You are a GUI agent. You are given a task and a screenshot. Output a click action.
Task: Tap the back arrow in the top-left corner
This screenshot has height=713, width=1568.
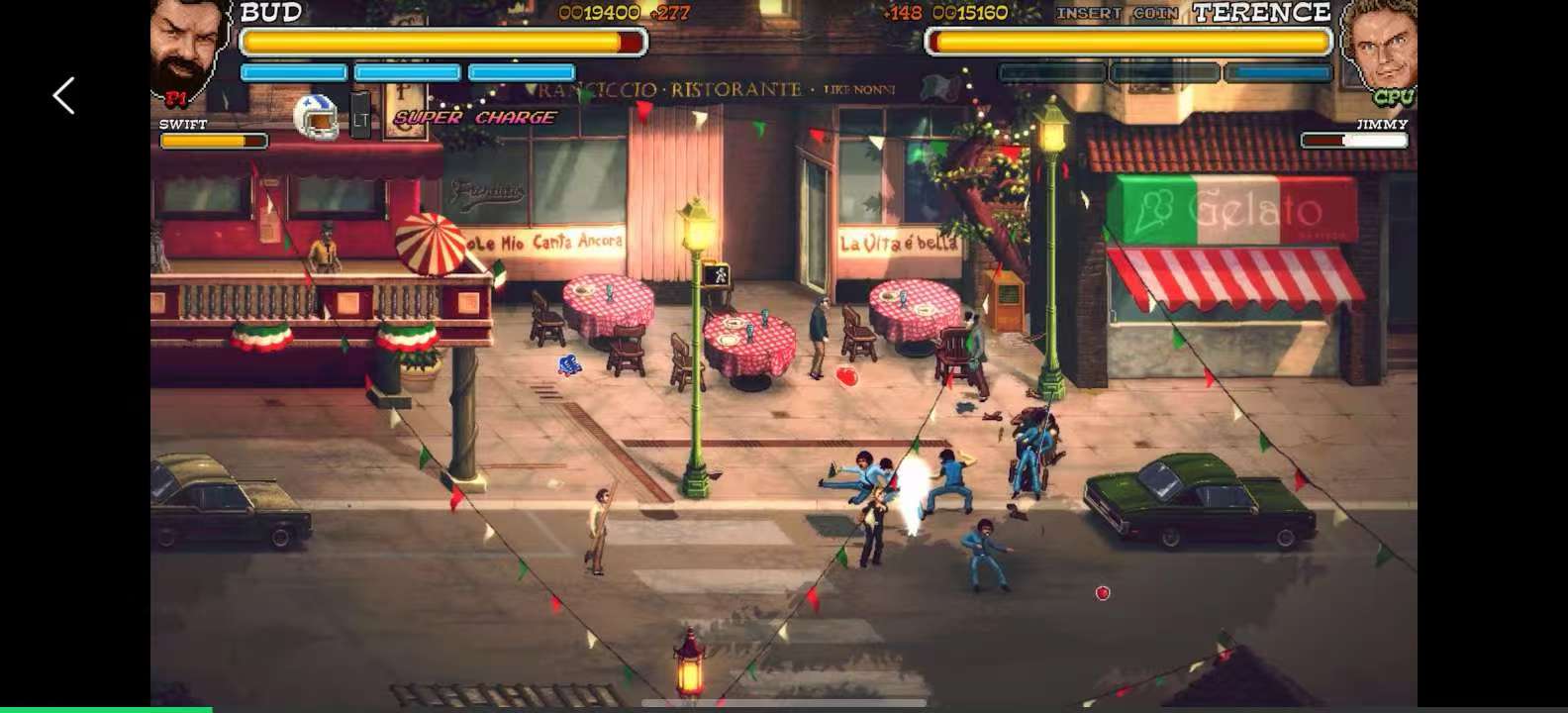point(62,95)
